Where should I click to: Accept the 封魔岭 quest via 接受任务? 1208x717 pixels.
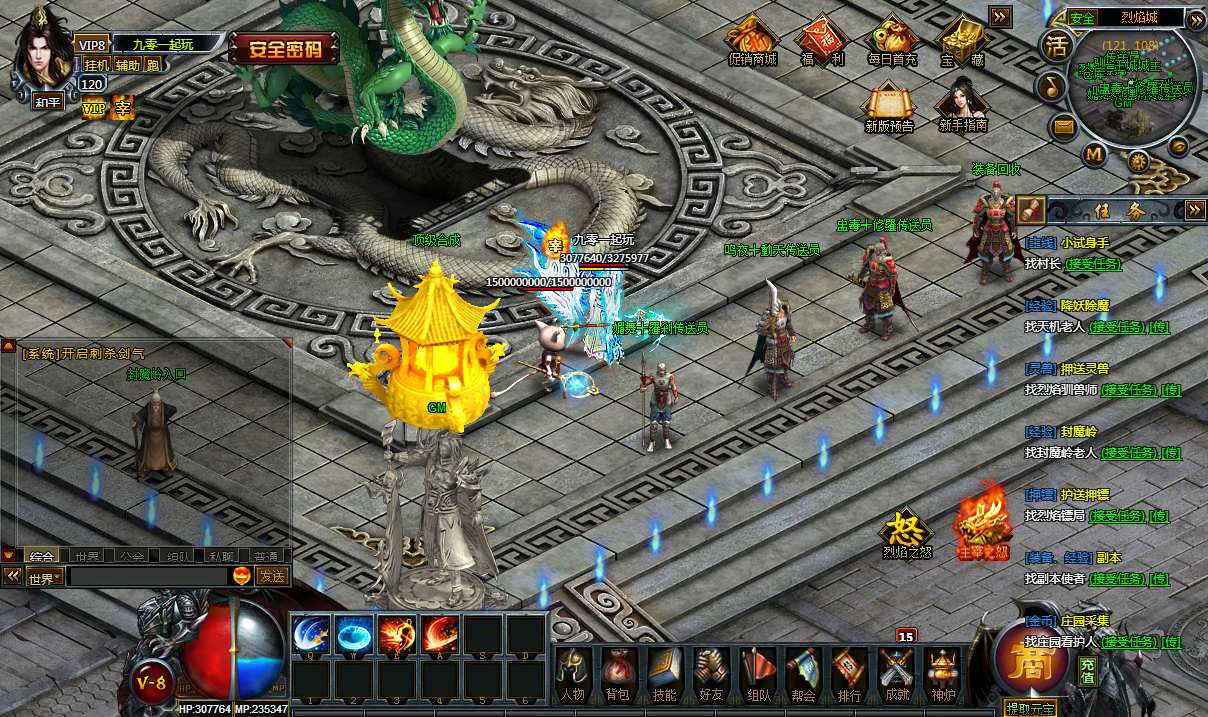(x=1131, y=453)
